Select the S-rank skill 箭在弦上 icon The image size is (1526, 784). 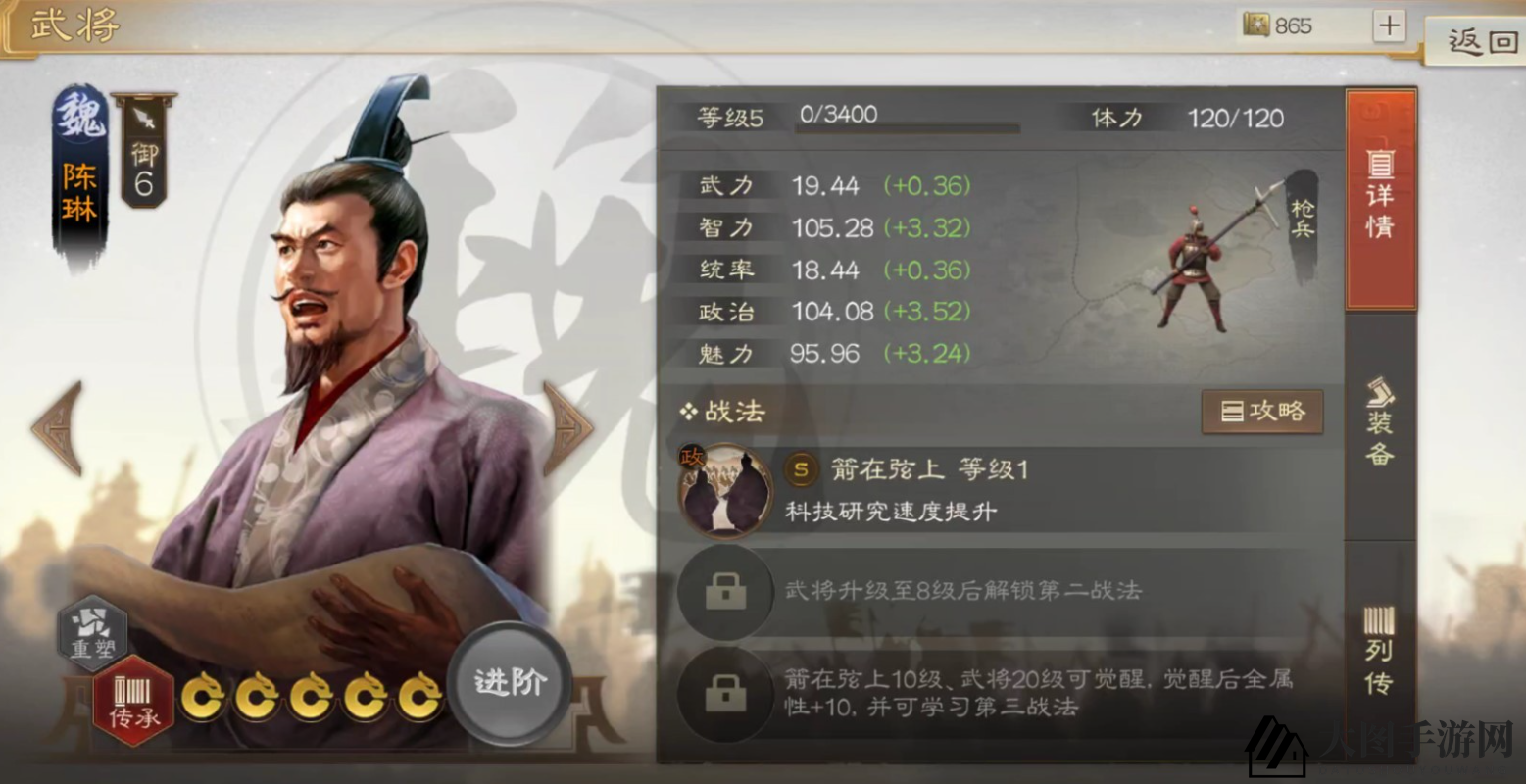pos(725,490)
